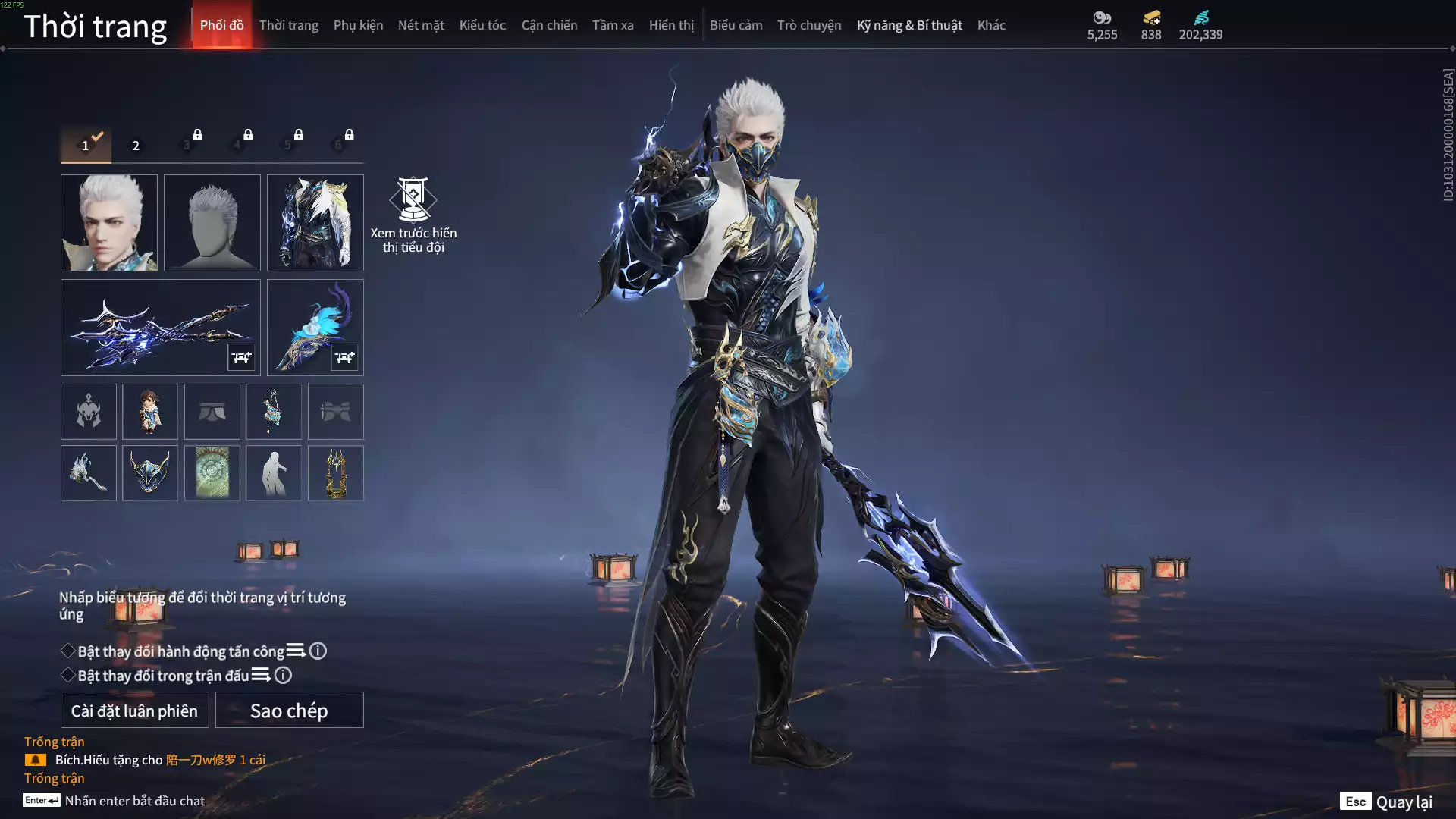Select the Kiểu tóc tab
1456x819 pixels.
482,25
